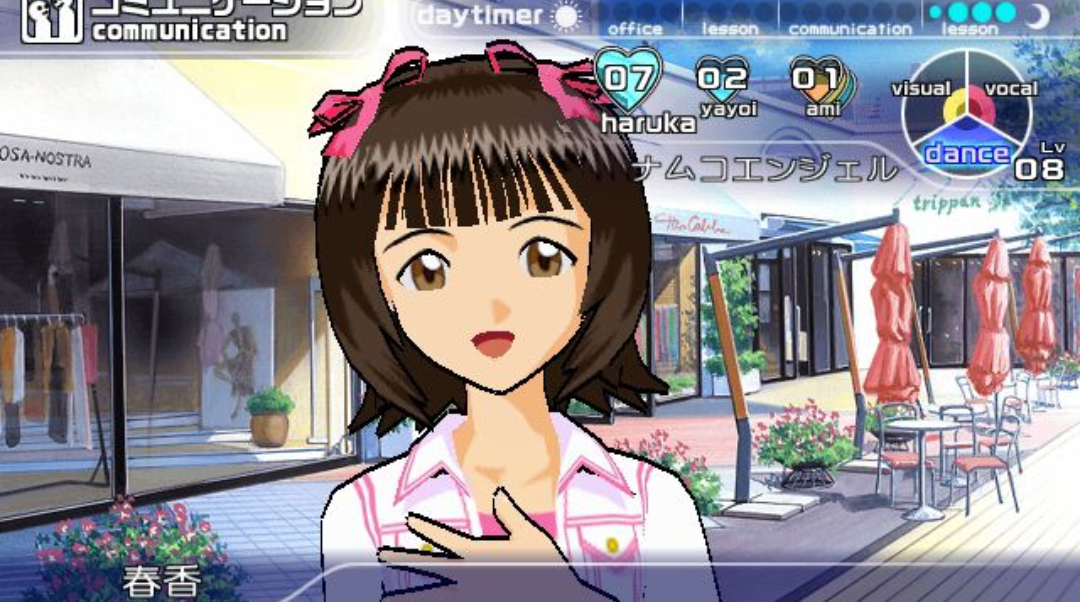Click the crescent moon icon on daytimer
Viewport: 1080px width, 603px height.
tap(1038, 15)
